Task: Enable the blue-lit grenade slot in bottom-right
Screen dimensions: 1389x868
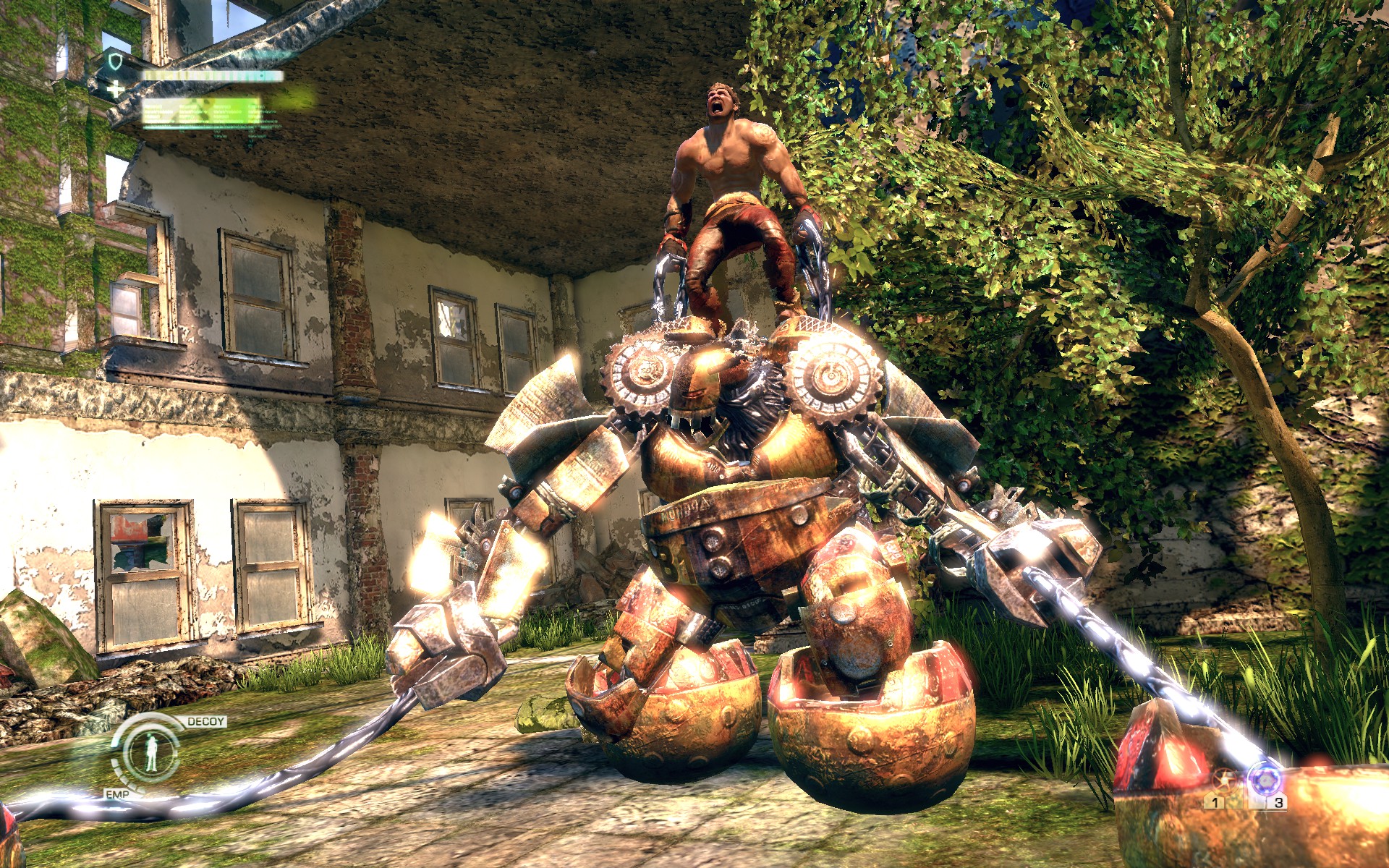Action: [x=1266, y=780]
